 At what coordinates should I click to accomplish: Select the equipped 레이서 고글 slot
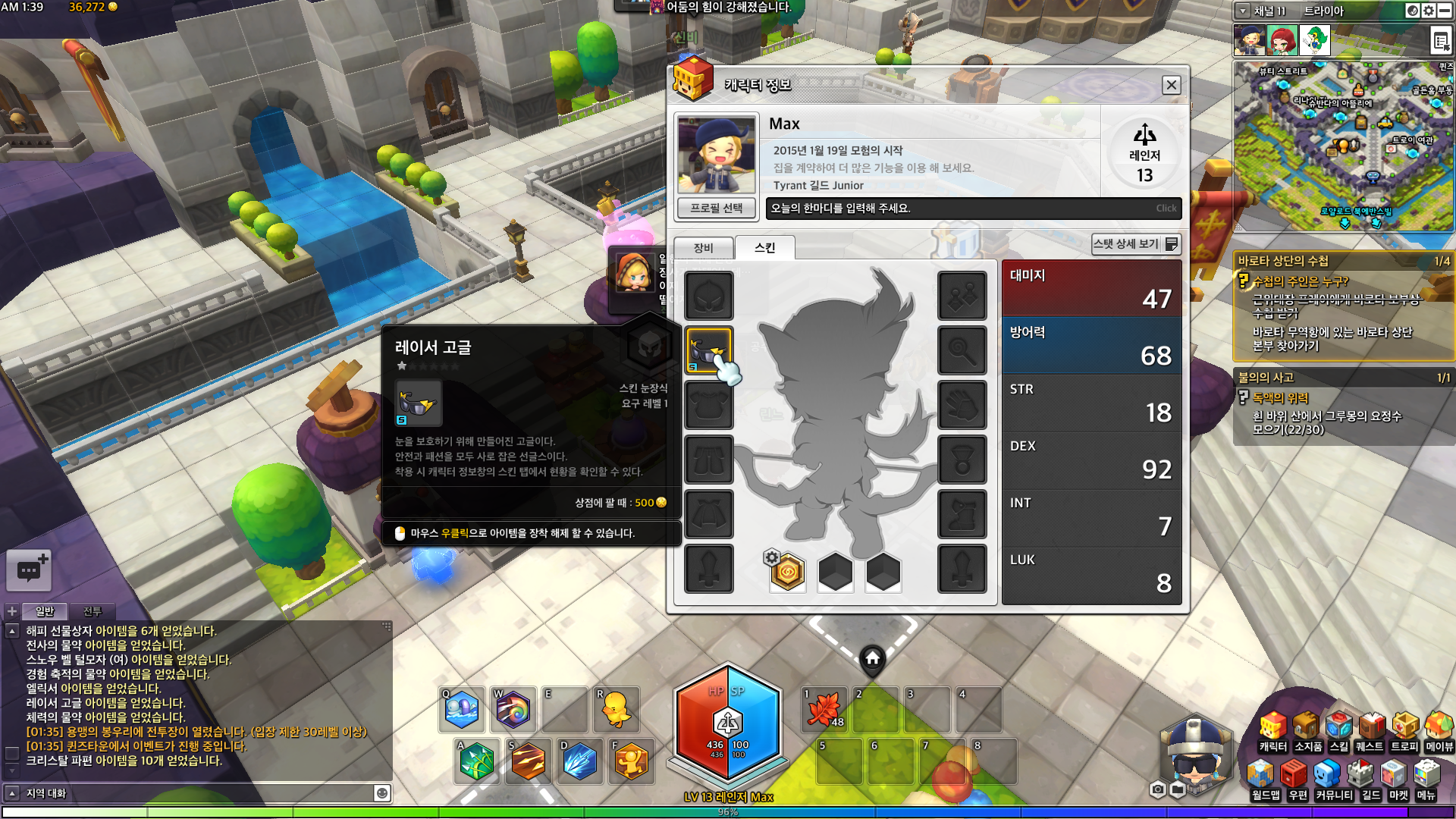[x=709, y=350]
